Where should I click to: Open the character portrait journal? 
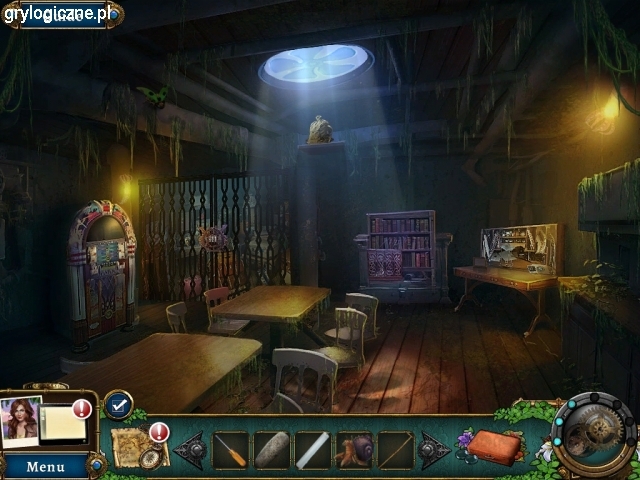pyautogui.click(x=20, y=420)
